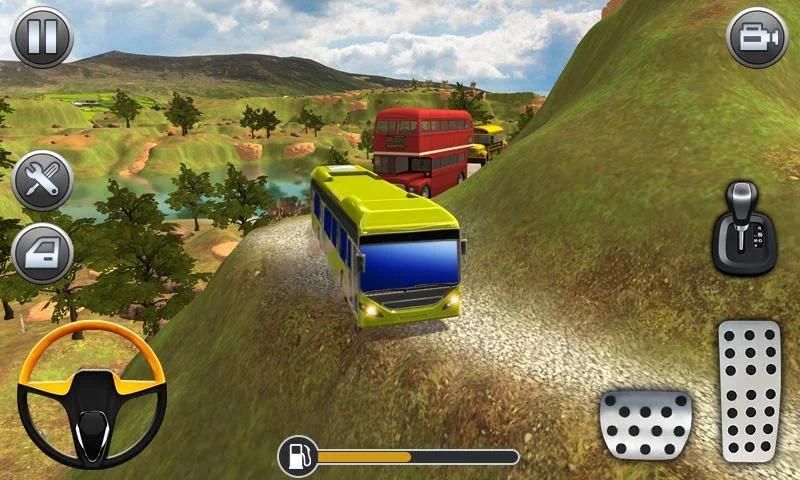Shift gears with the gear stick

coord(743,227)
